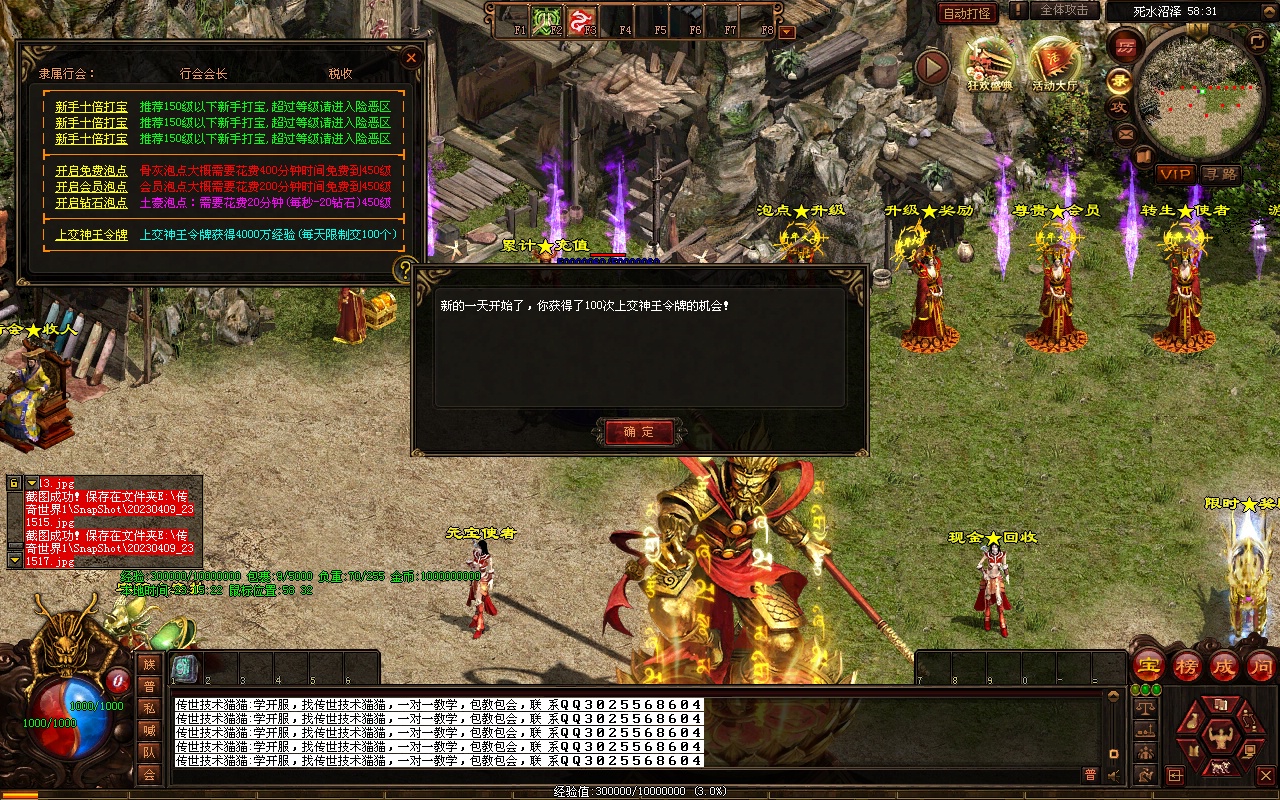Open the VIP panel
1280x800 pixels.
1176,174
